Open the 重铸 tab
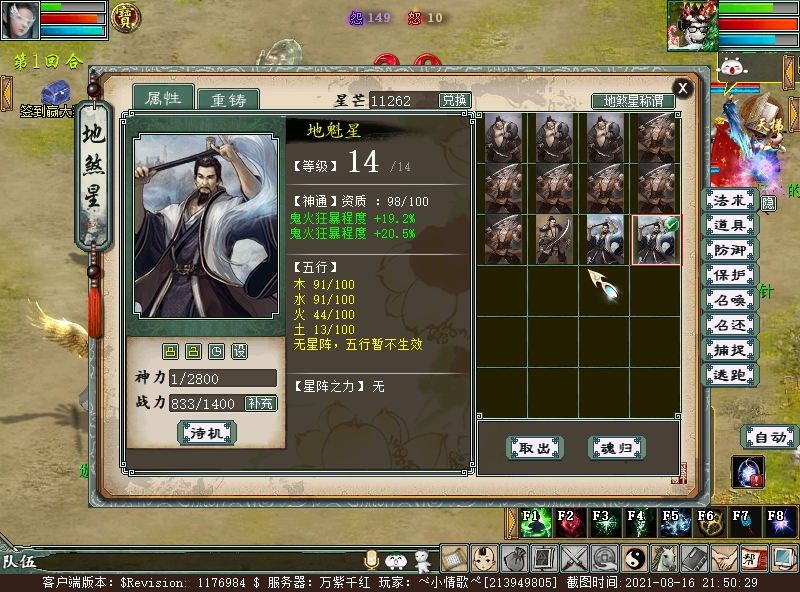The image size is (800, 592). (x=227, y=100)
